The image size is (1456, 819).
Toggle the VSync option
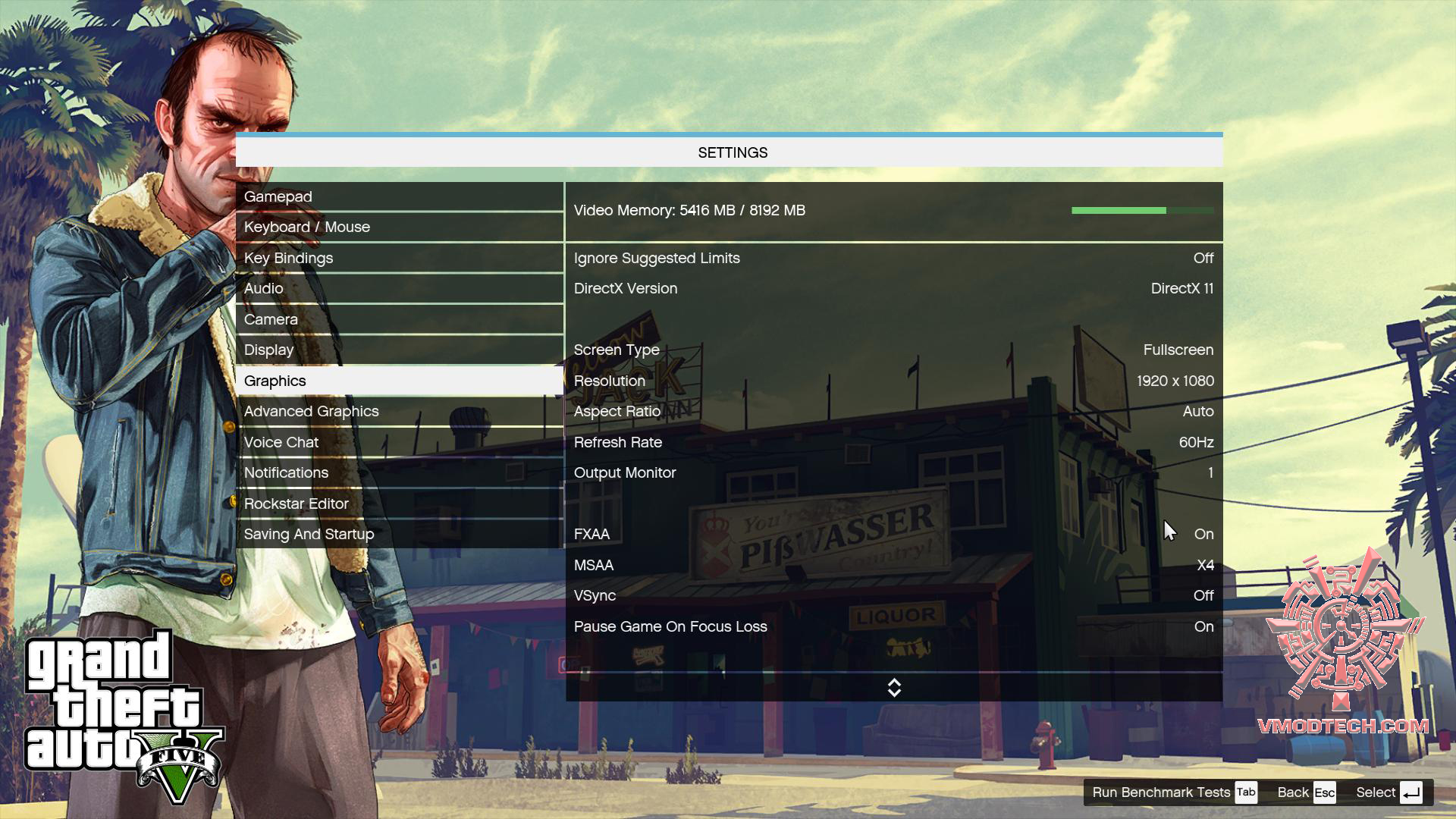tap(893, 596)
